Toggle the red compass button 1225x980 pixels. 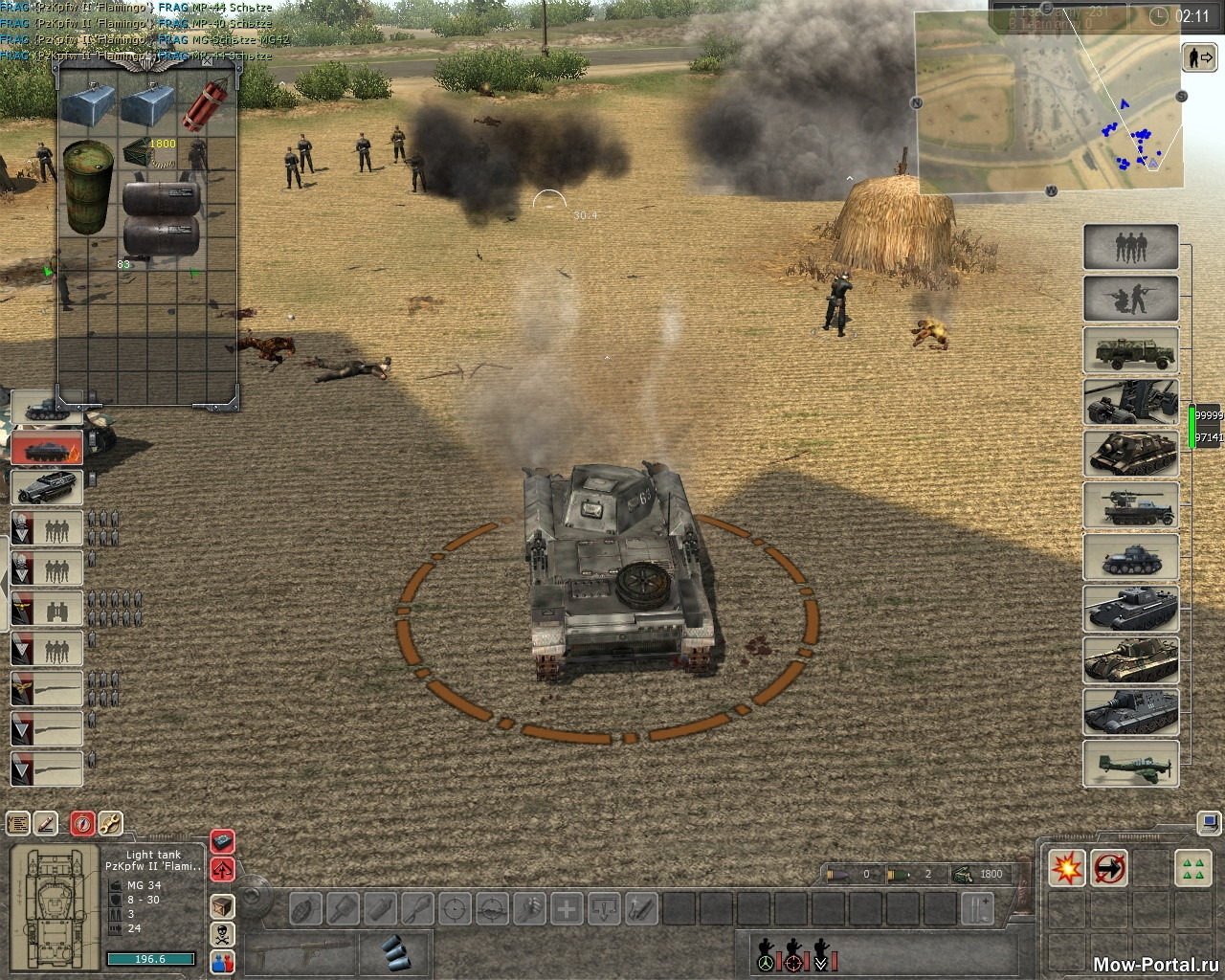click(82, 822)
